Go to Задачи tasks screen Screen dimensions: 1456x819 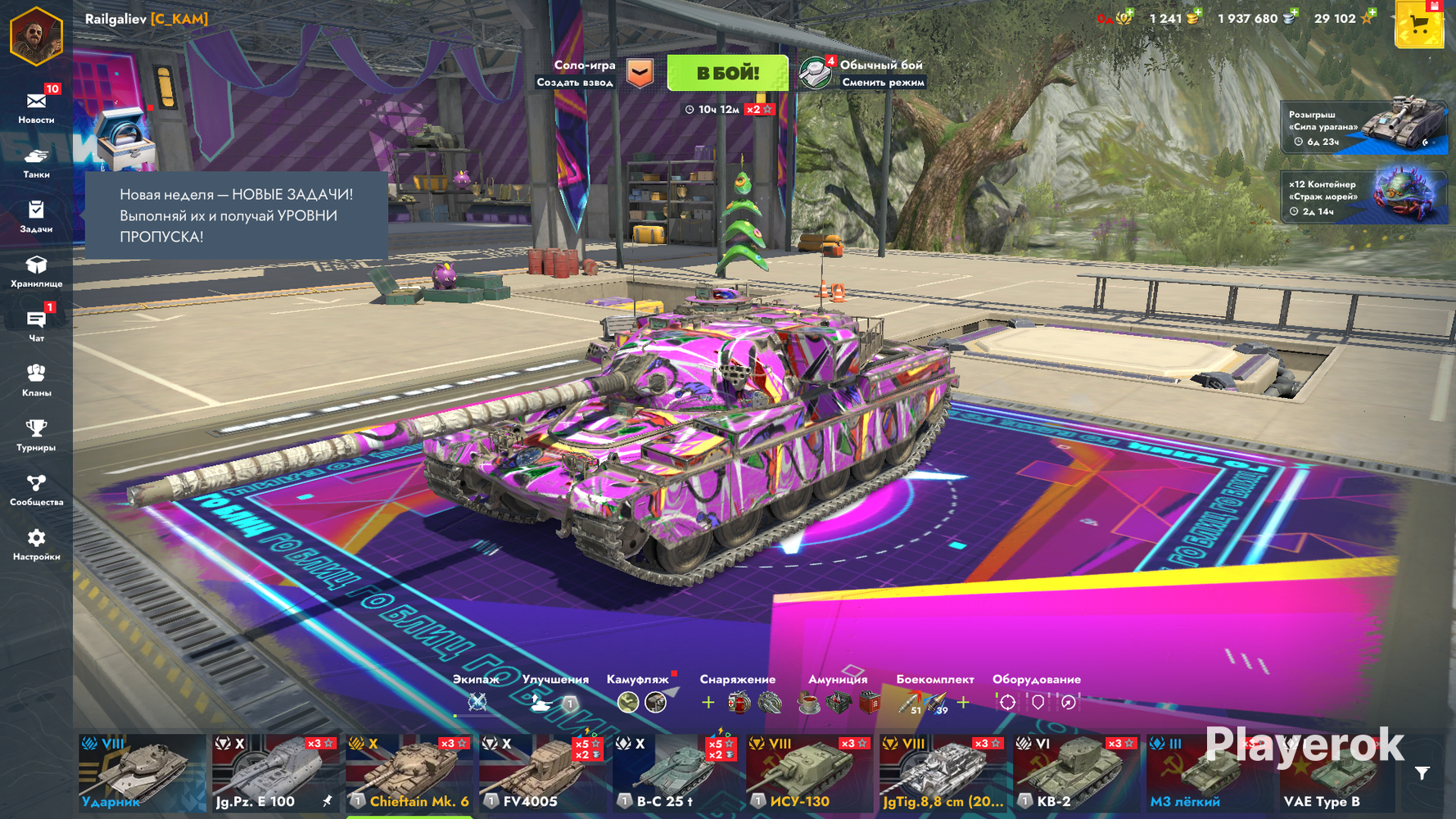pos(36,217)
